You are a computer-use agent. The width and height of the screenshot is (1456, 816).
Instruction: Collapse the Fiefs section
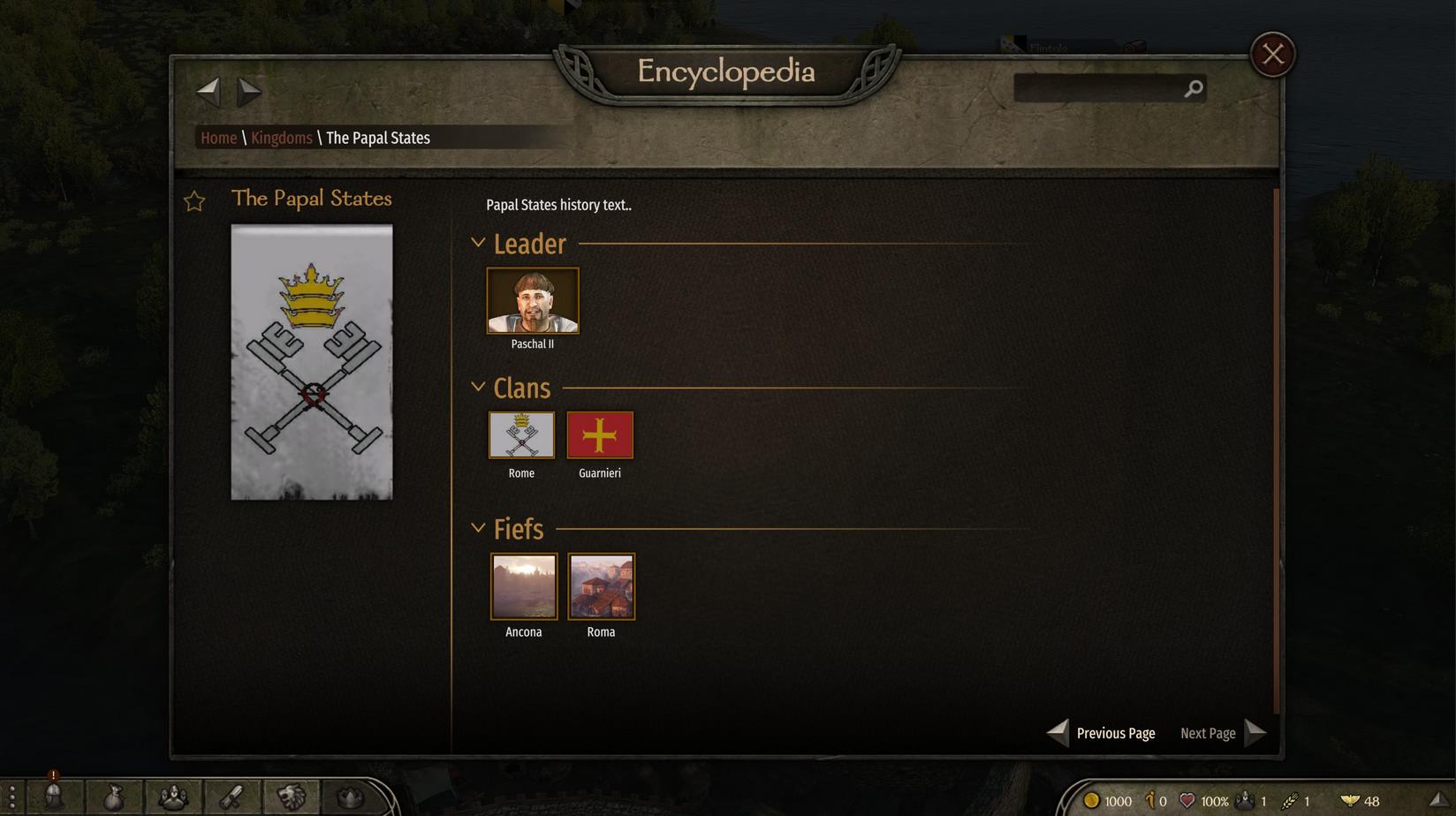coord(478,528)
